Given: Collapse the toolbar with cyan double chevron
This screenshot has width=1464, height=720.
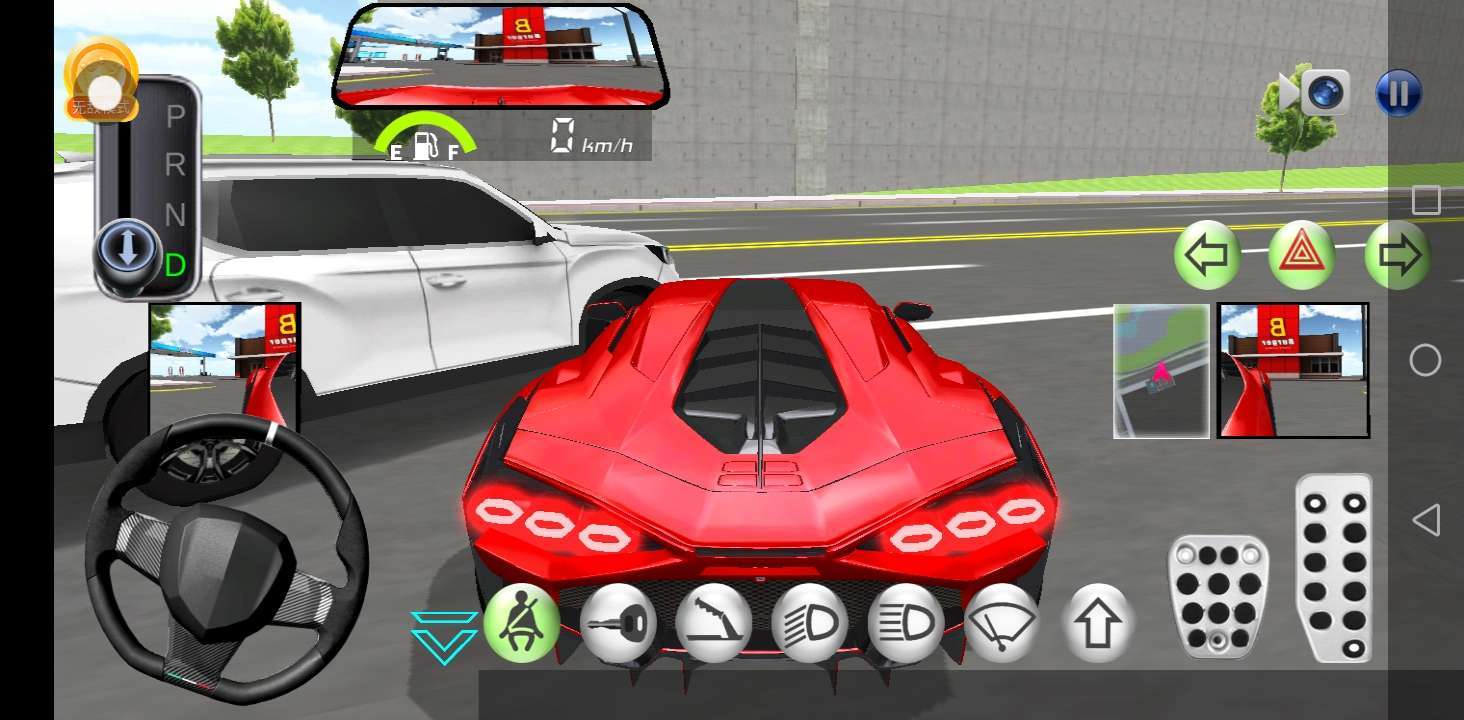Looking at the screenshot, I should tap(444, 636).
